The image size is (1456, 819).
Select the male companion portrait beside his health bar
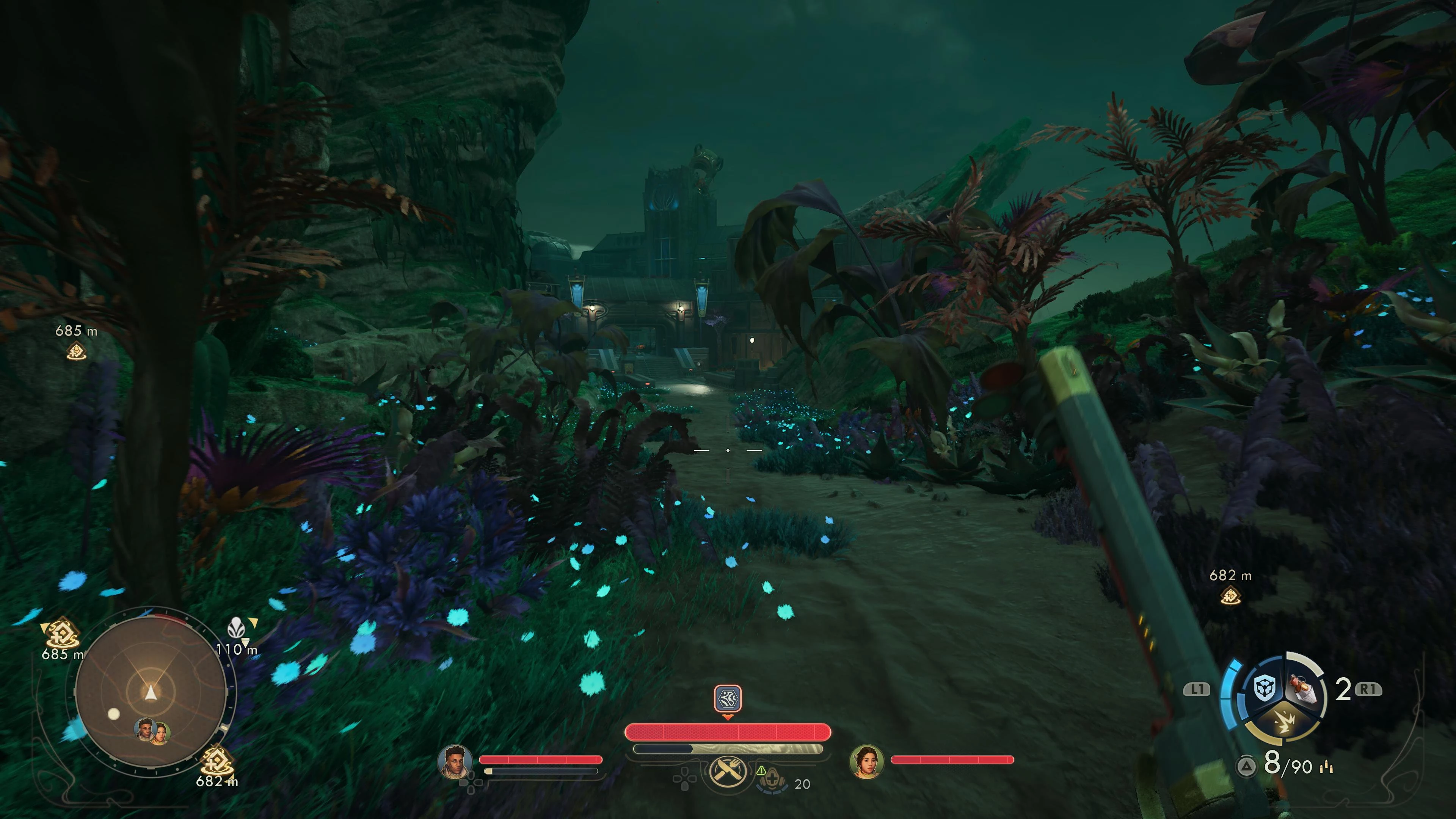coord(455,761)
